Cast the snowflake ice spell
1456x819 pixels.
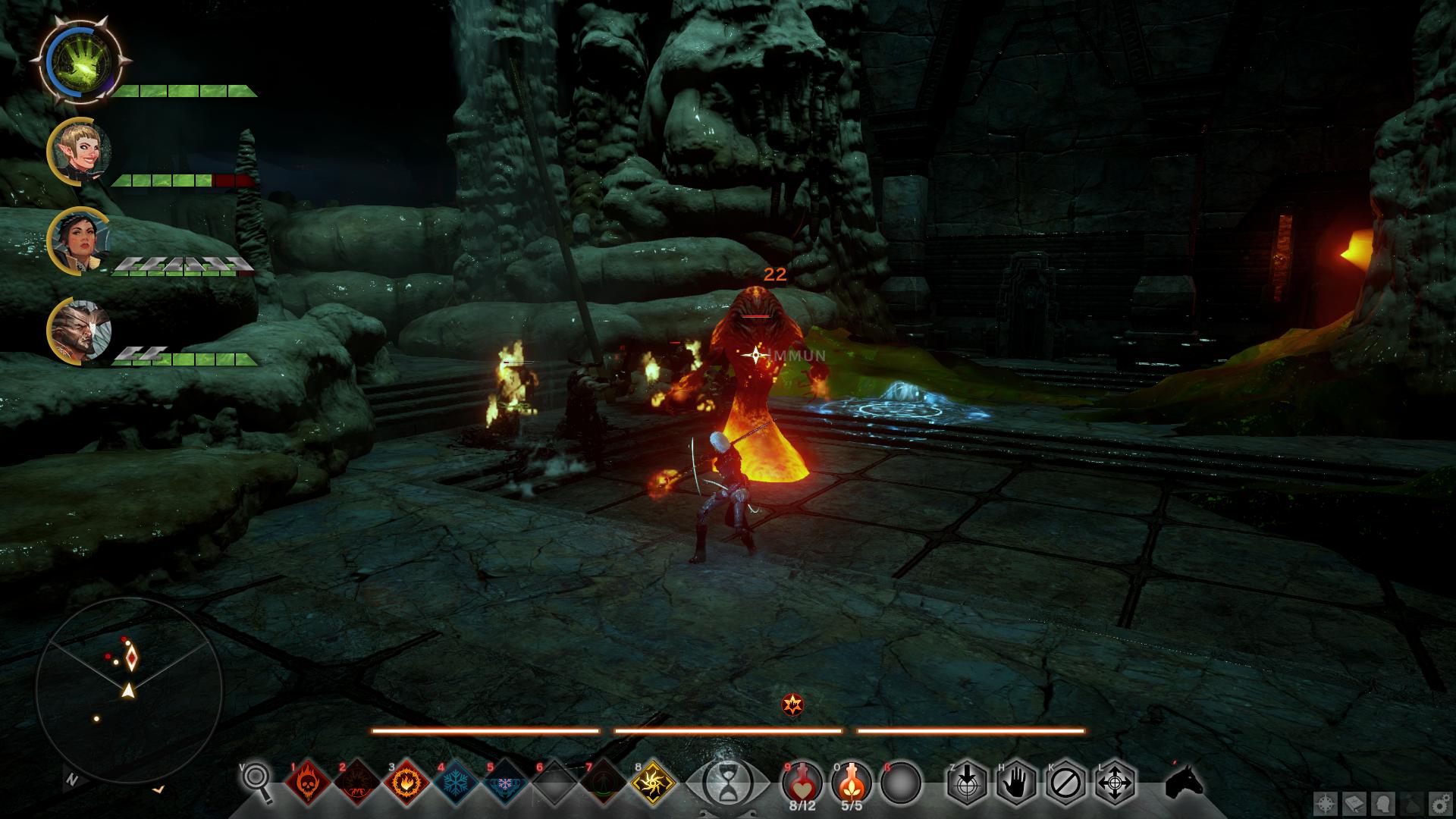456,781
